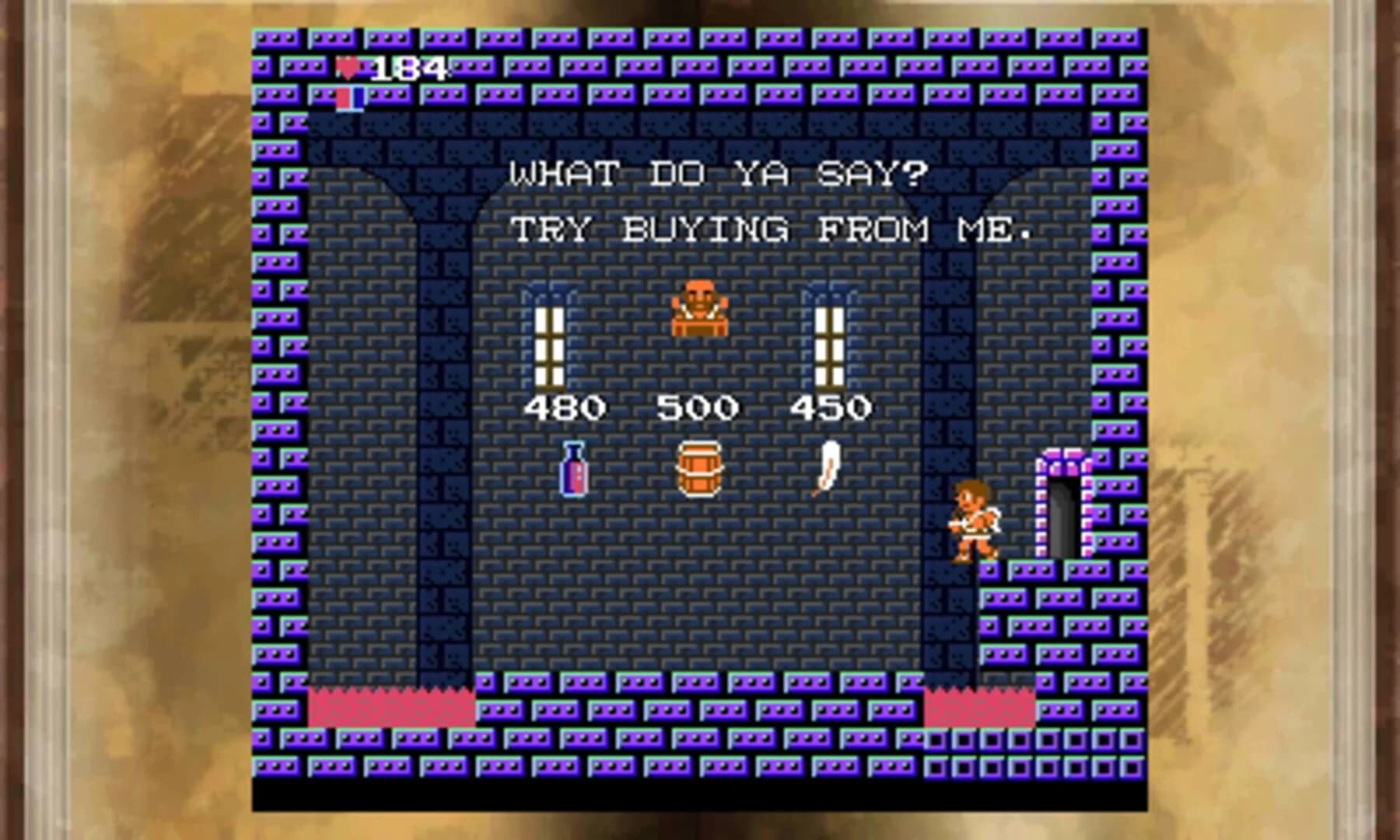Click the price label 480
The image size is (1400, 840).
[565, 404]
